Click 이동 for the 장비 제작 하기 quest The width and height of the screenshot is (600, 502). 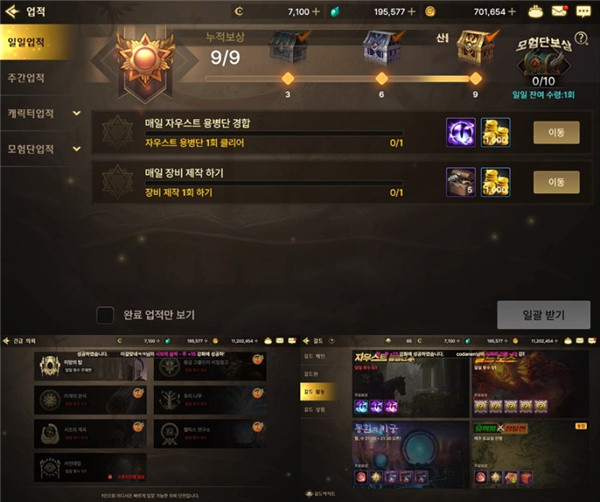555,181
